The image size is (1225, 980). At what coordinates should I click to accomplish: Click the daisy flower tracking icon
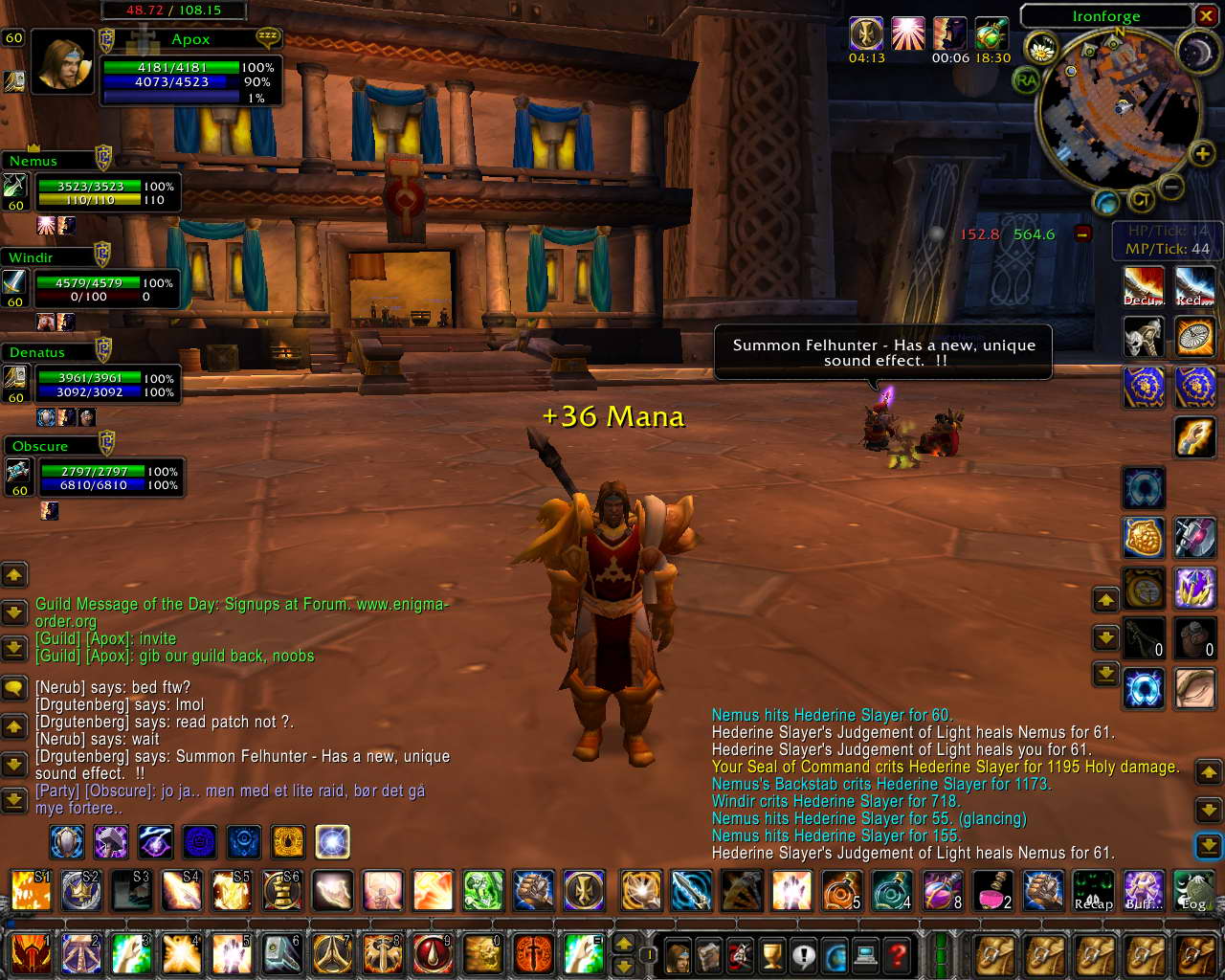tap(1040, 48)
